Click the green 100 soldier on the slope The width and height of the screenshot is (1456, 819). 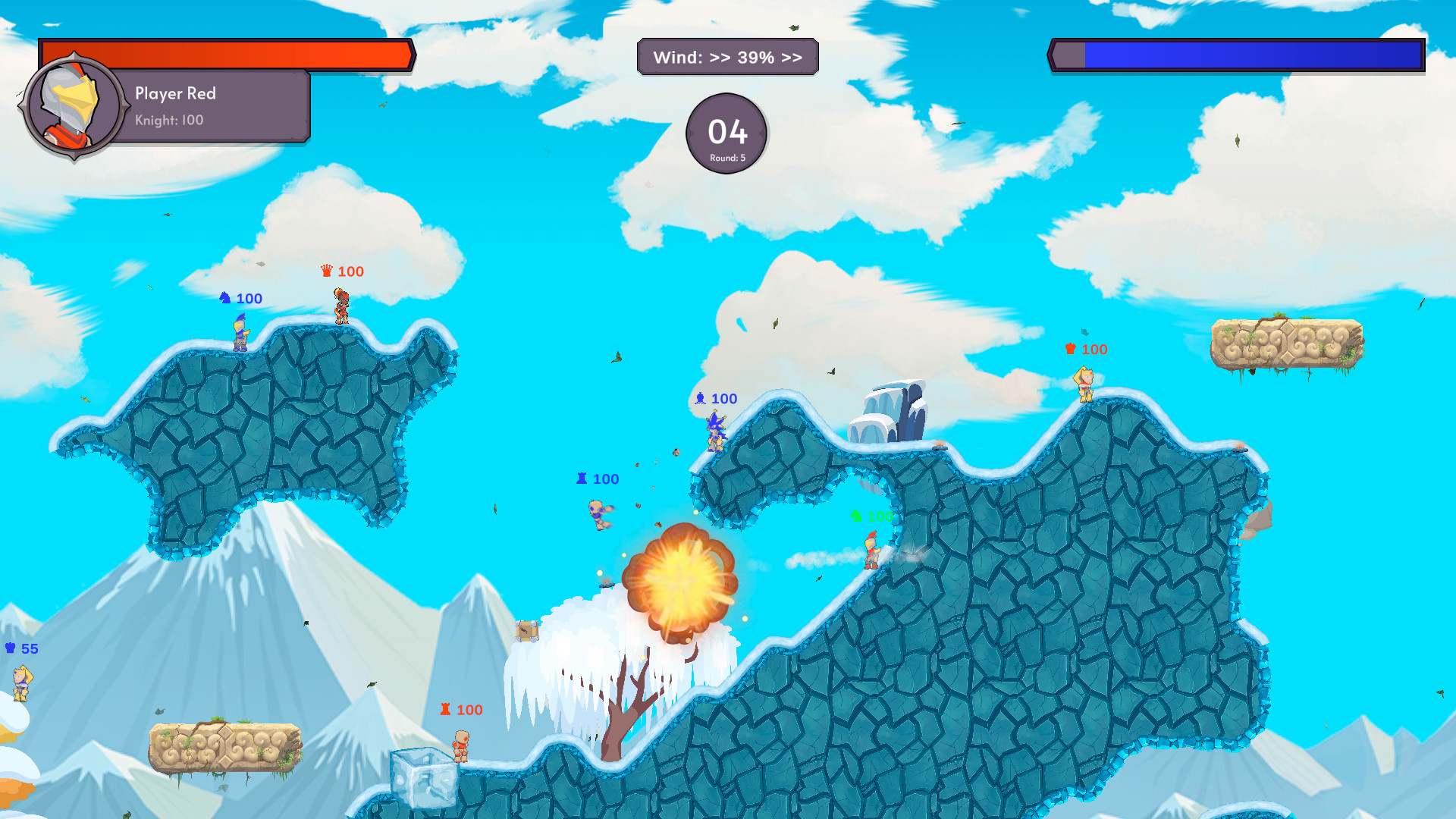click(x=871, y=552)
